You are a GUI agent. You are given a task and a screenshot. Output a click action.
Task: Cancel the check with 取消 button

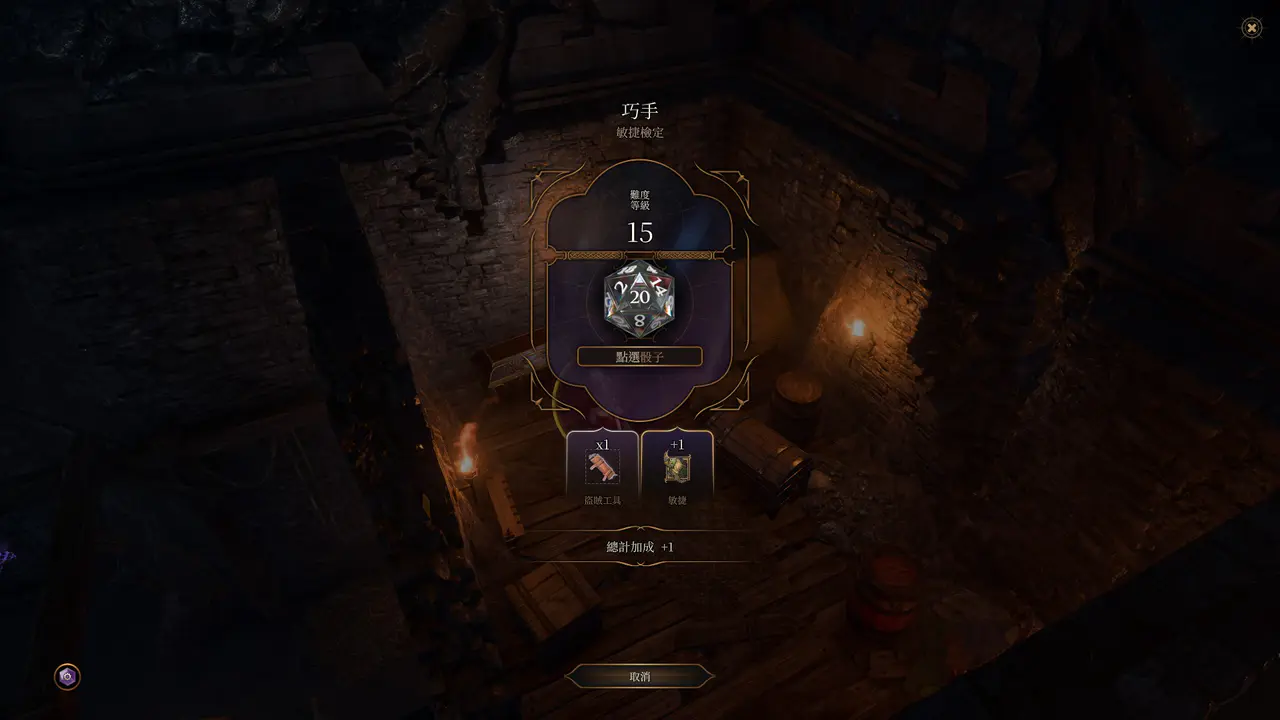tap(640, 677)
